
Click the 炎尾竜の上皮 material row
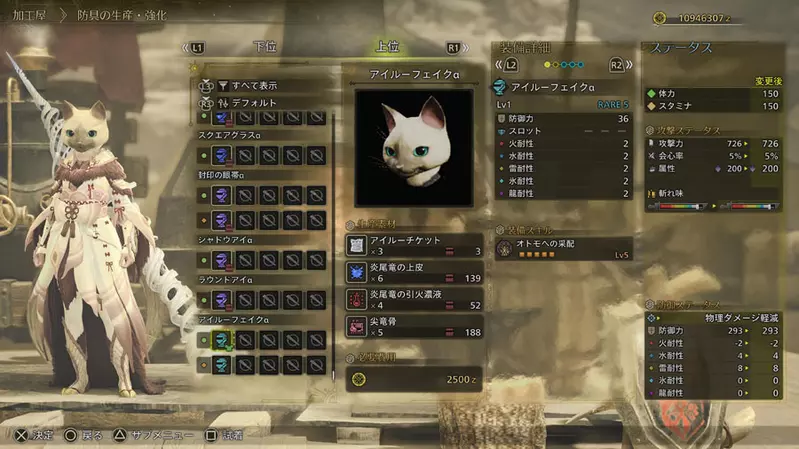tap(414, 272)
